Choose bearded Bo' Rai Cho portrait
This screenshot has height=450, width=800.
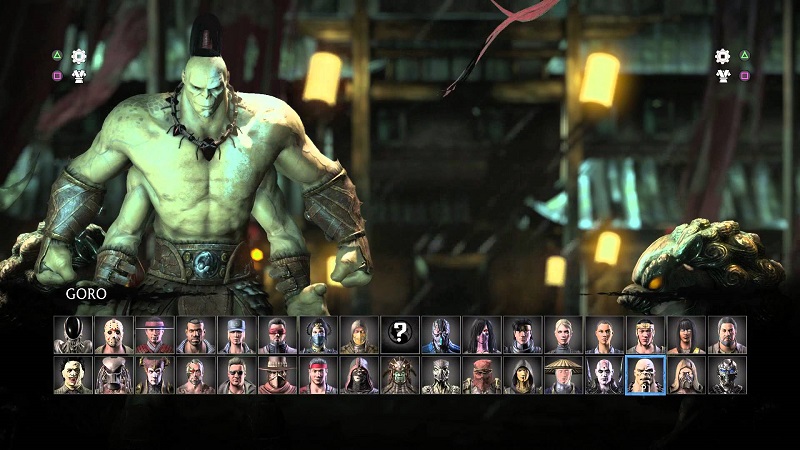point(727,335)
